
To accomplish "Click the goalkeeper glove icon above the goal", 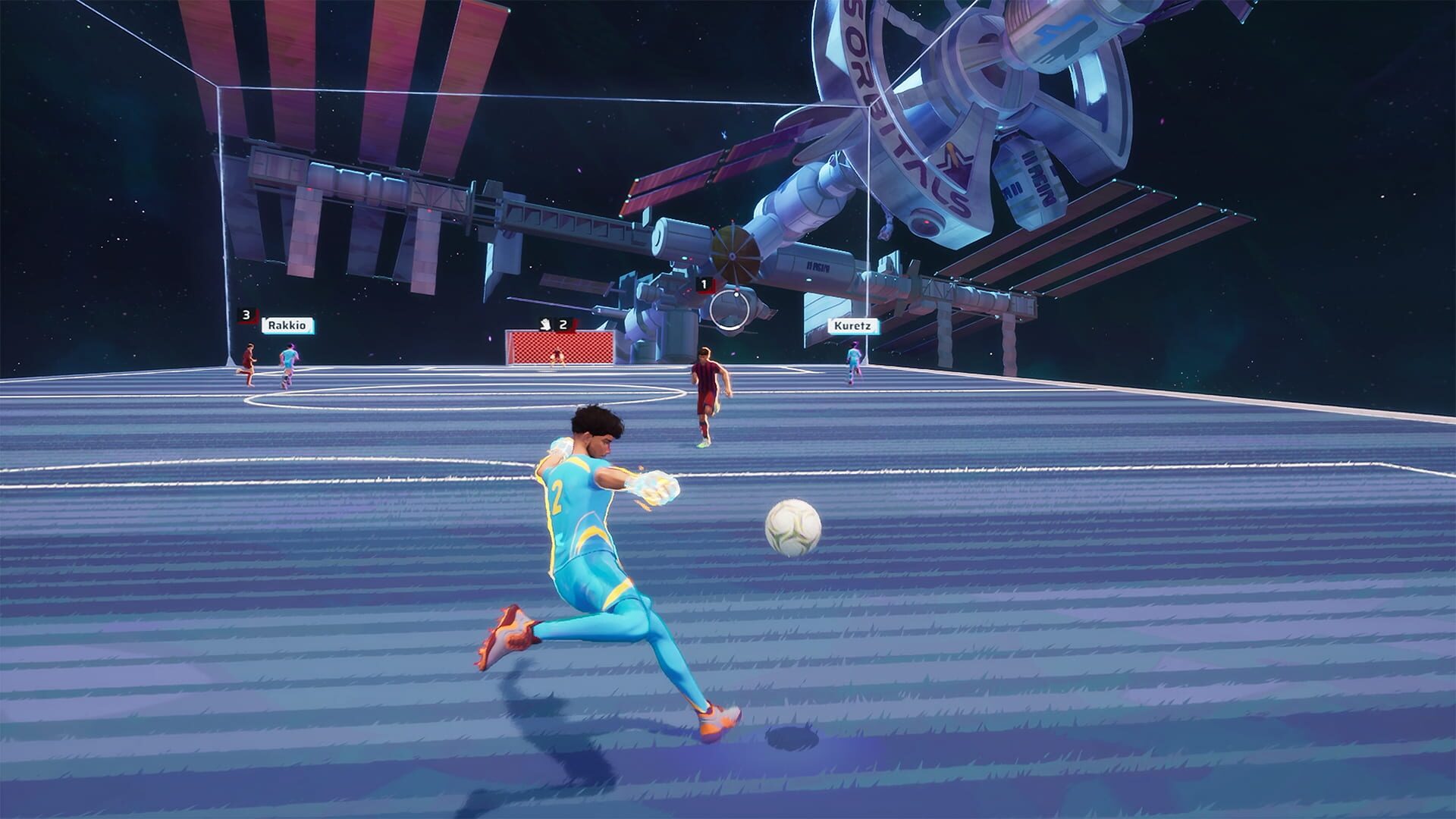I will click(x=546, y=323).
